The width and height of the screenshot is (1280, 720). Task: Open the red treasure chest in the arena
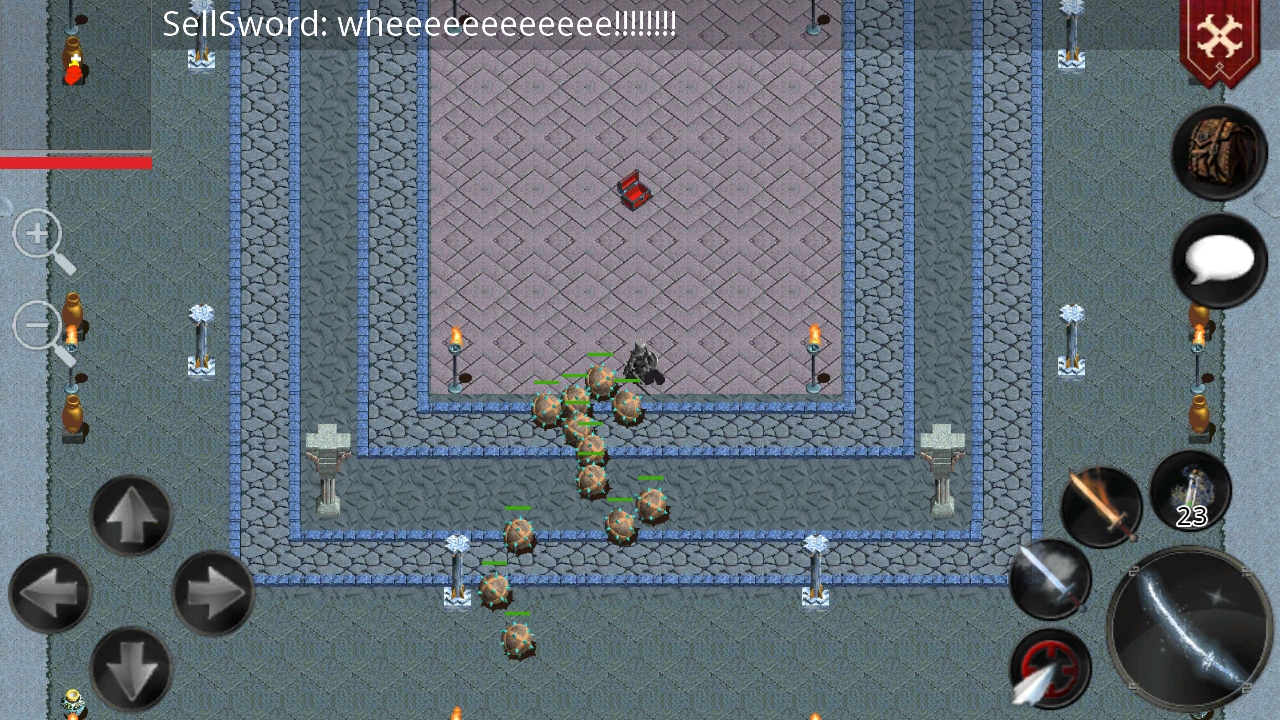tap(633, 190)
